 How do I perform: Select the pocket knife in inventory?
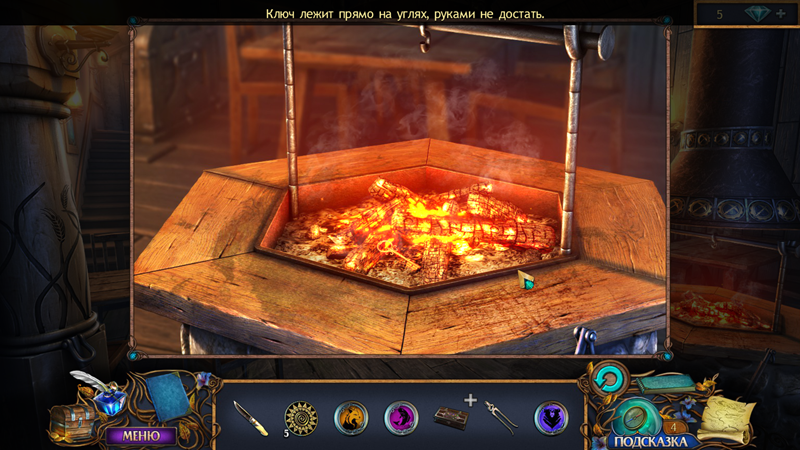(x=249, y=417)
